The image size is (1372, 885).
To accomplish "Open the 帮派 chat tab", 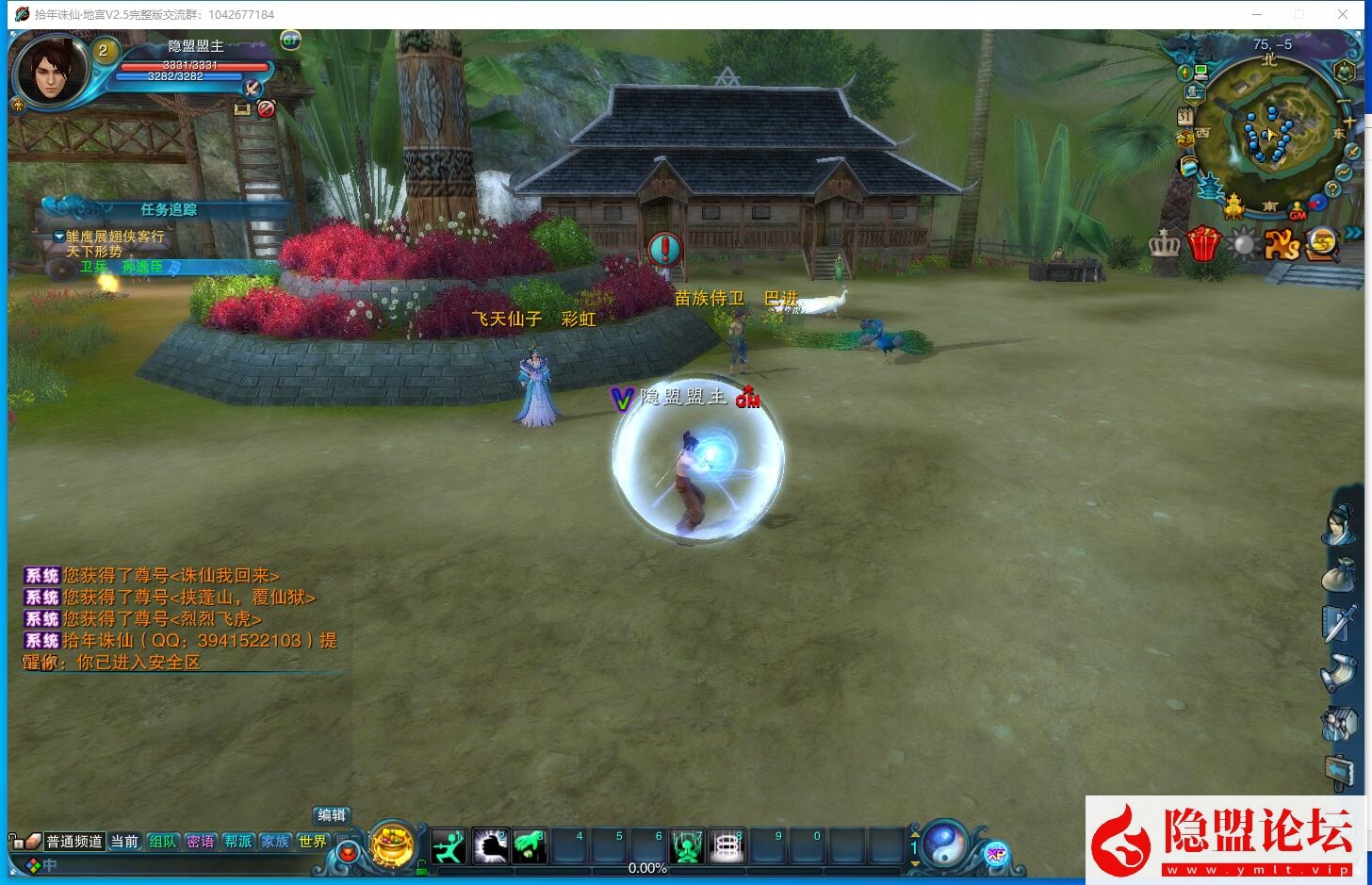I will pyautogui.click(x=237, y=842).
